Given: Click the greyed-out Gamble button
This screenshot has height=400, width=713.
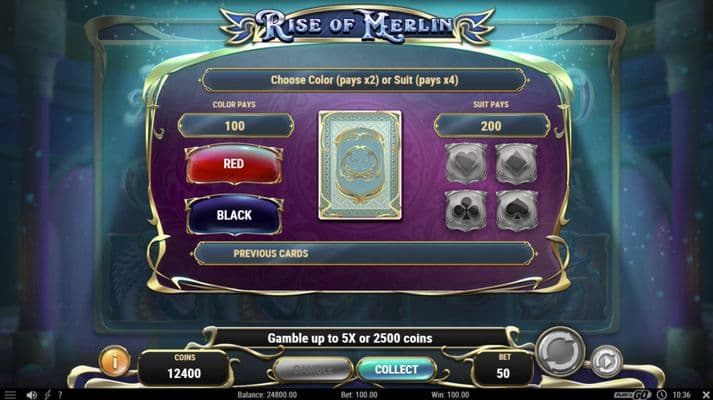Looking at the screenshot, I should click(x=312, y=369).
